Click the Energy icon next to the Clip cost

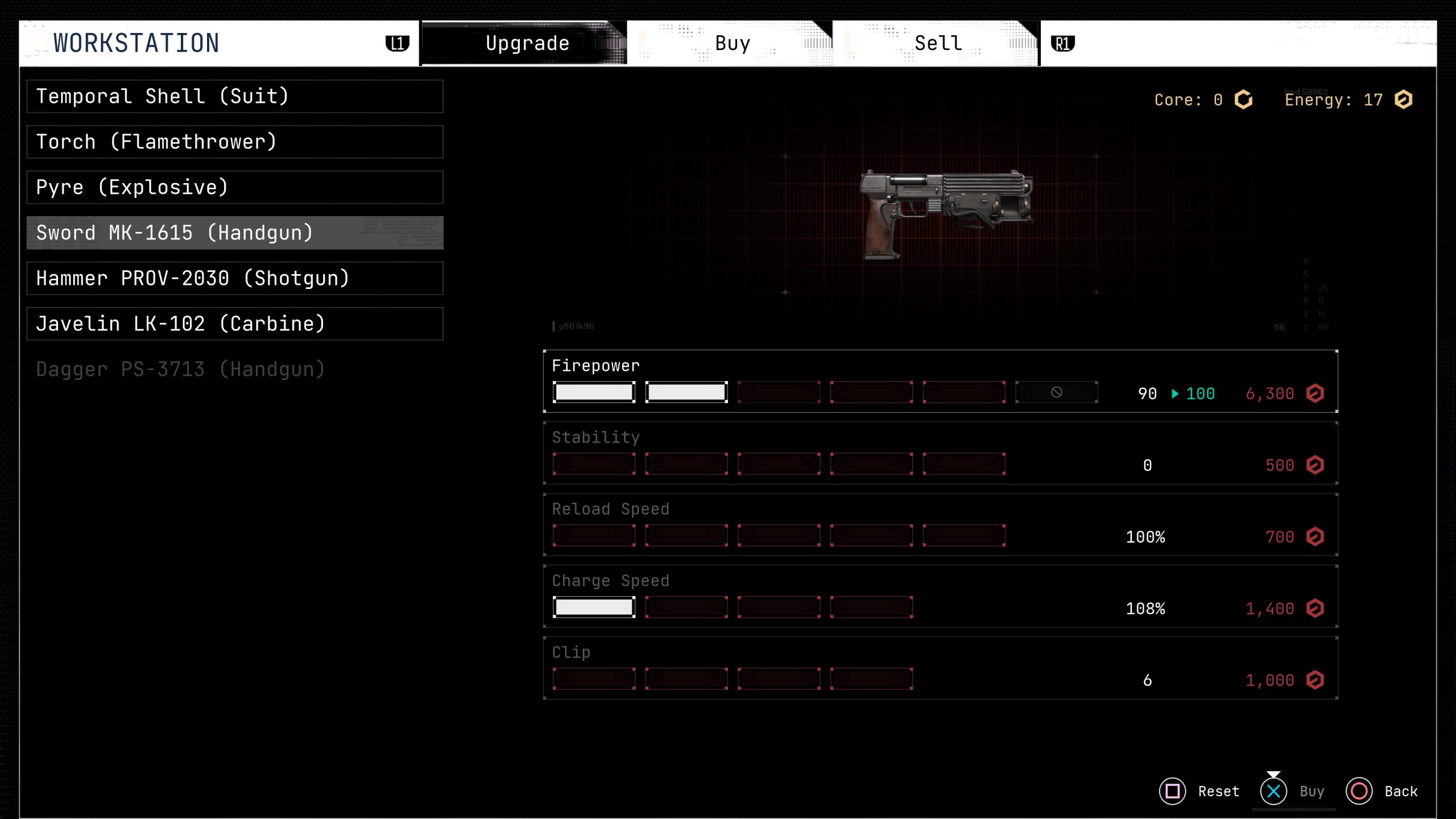(1316, 680)
